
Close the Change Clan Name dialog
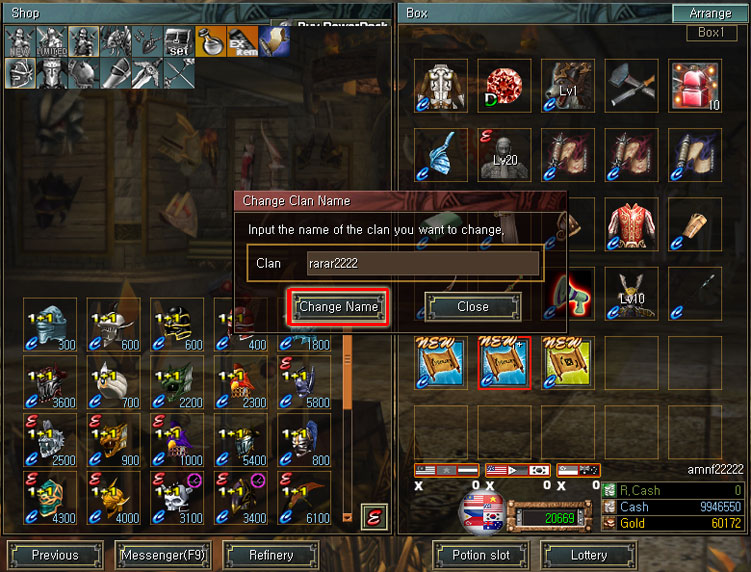[473, 307]
